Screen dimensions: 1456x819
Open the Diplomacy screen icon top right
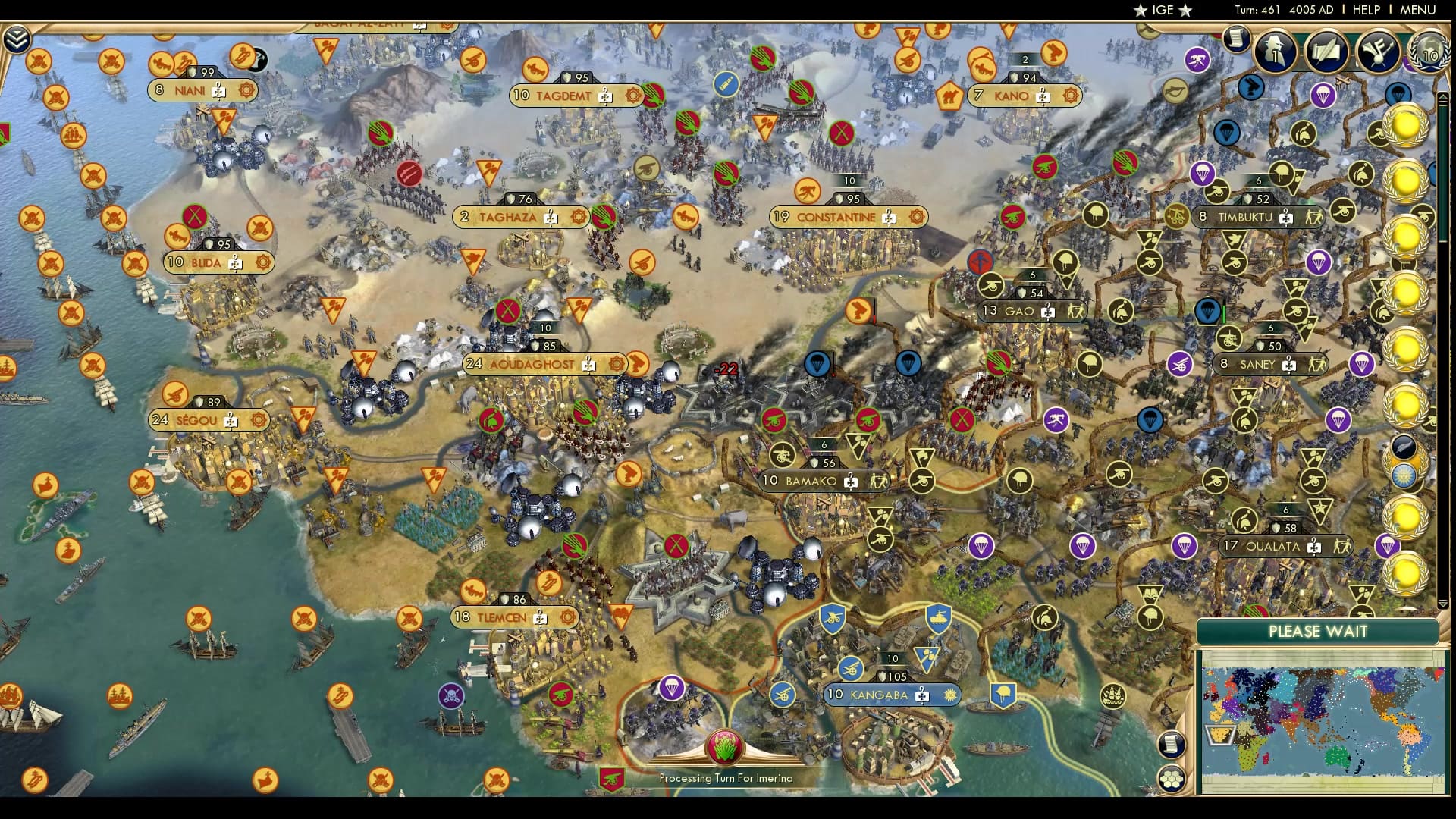(1379, 52)
